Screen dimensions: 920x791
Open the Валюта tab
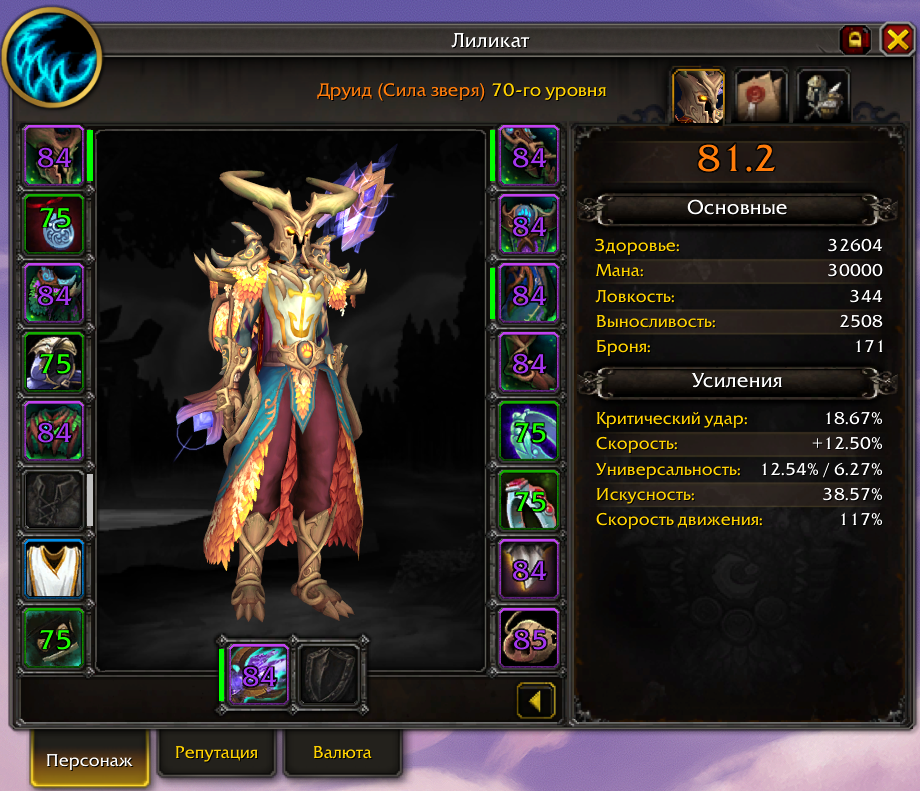click(342, 753)
